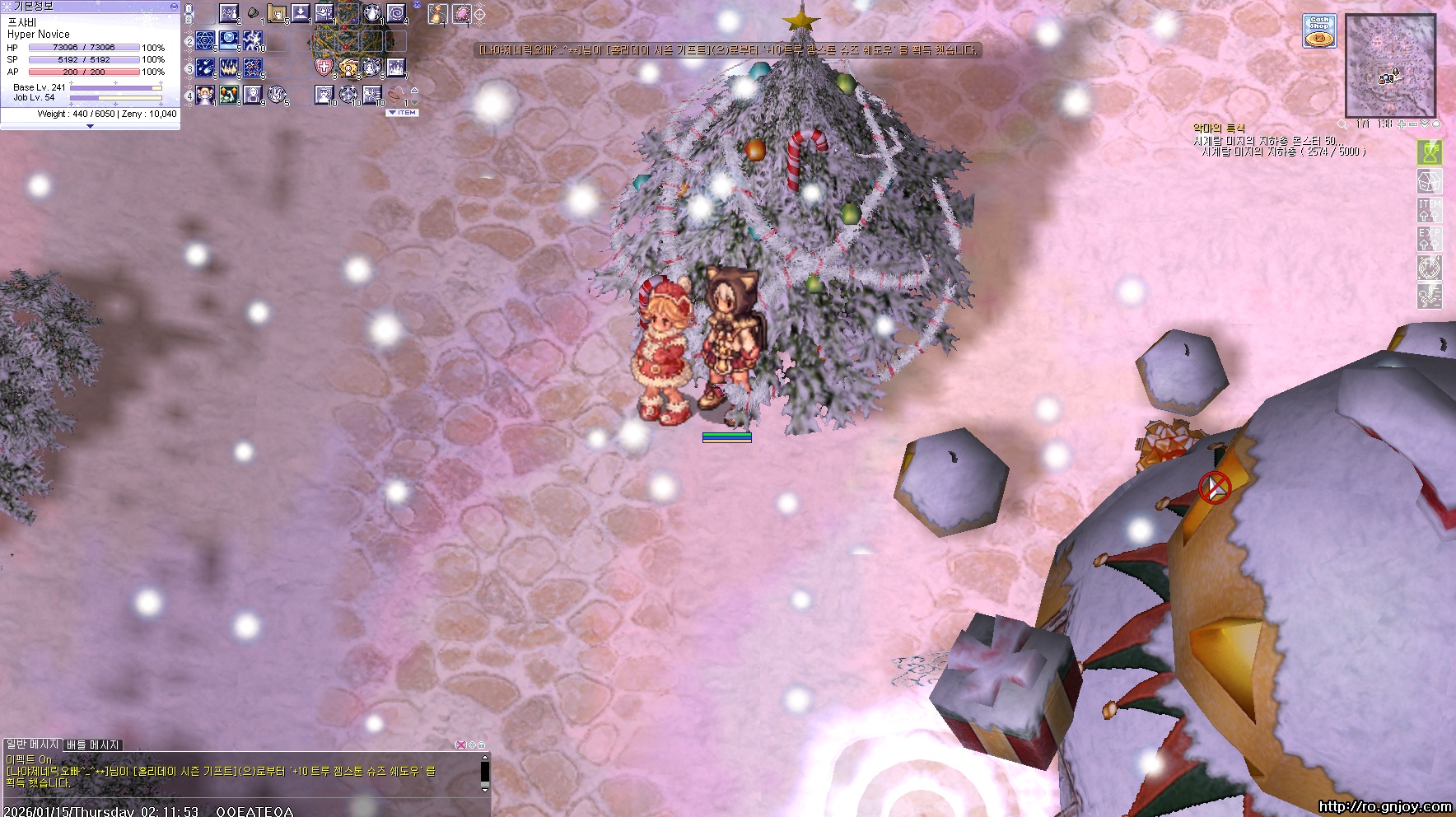The height and width of the screenshot is (817, 1456).
Task: Click the minimap
Action: click(1390, 65)
